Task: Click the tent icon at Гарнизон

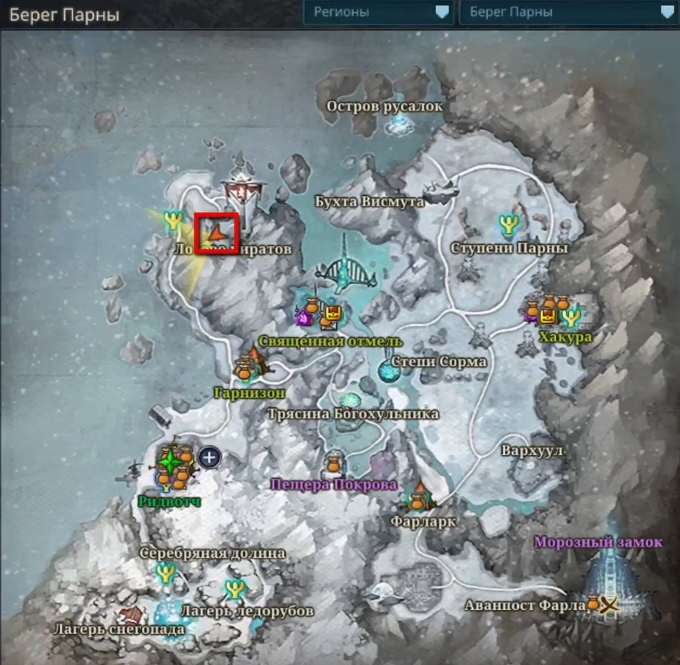Action: click(x=257, y=368)
